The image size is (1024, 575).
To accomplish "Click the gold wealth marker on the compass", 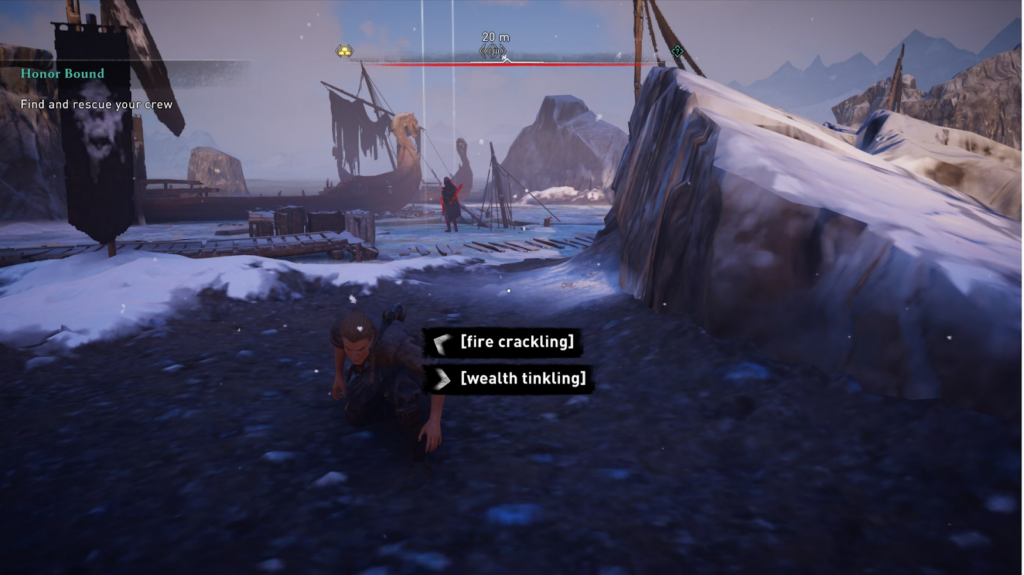I will pyautogui.click(x=343, y=51).
